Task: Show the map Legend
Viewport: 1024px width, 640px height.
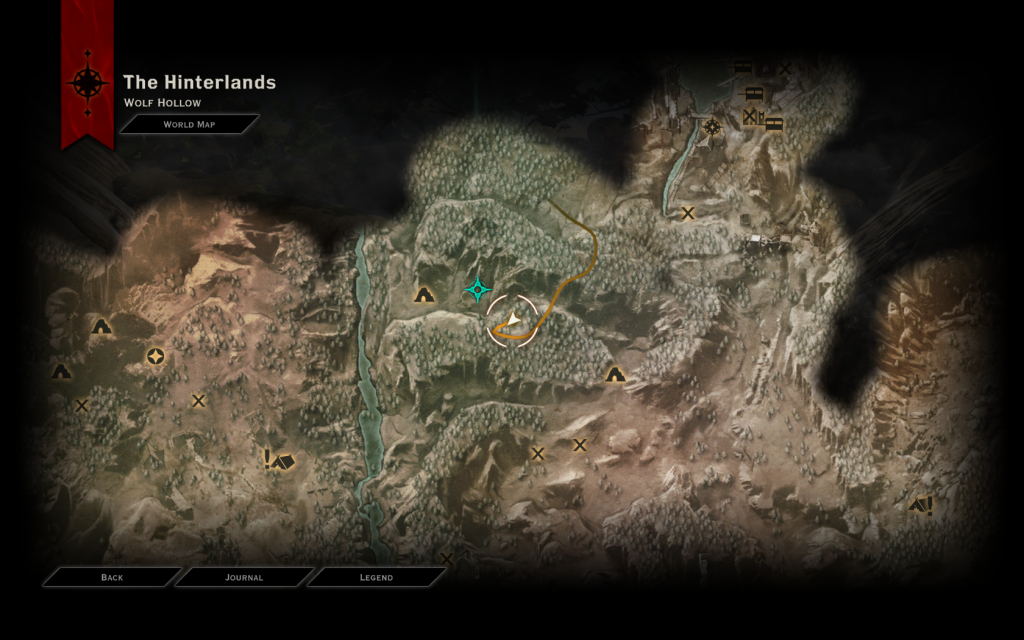Action: tap(376, 577)
